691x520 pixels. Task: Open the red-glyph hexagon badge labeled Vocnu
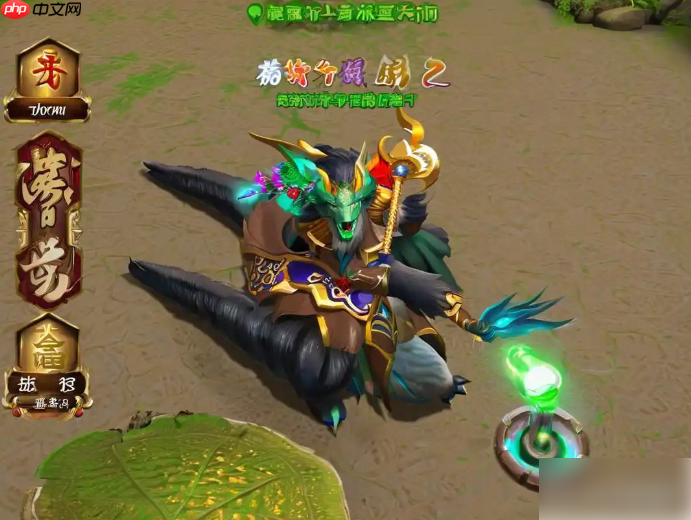pos(47,80)
